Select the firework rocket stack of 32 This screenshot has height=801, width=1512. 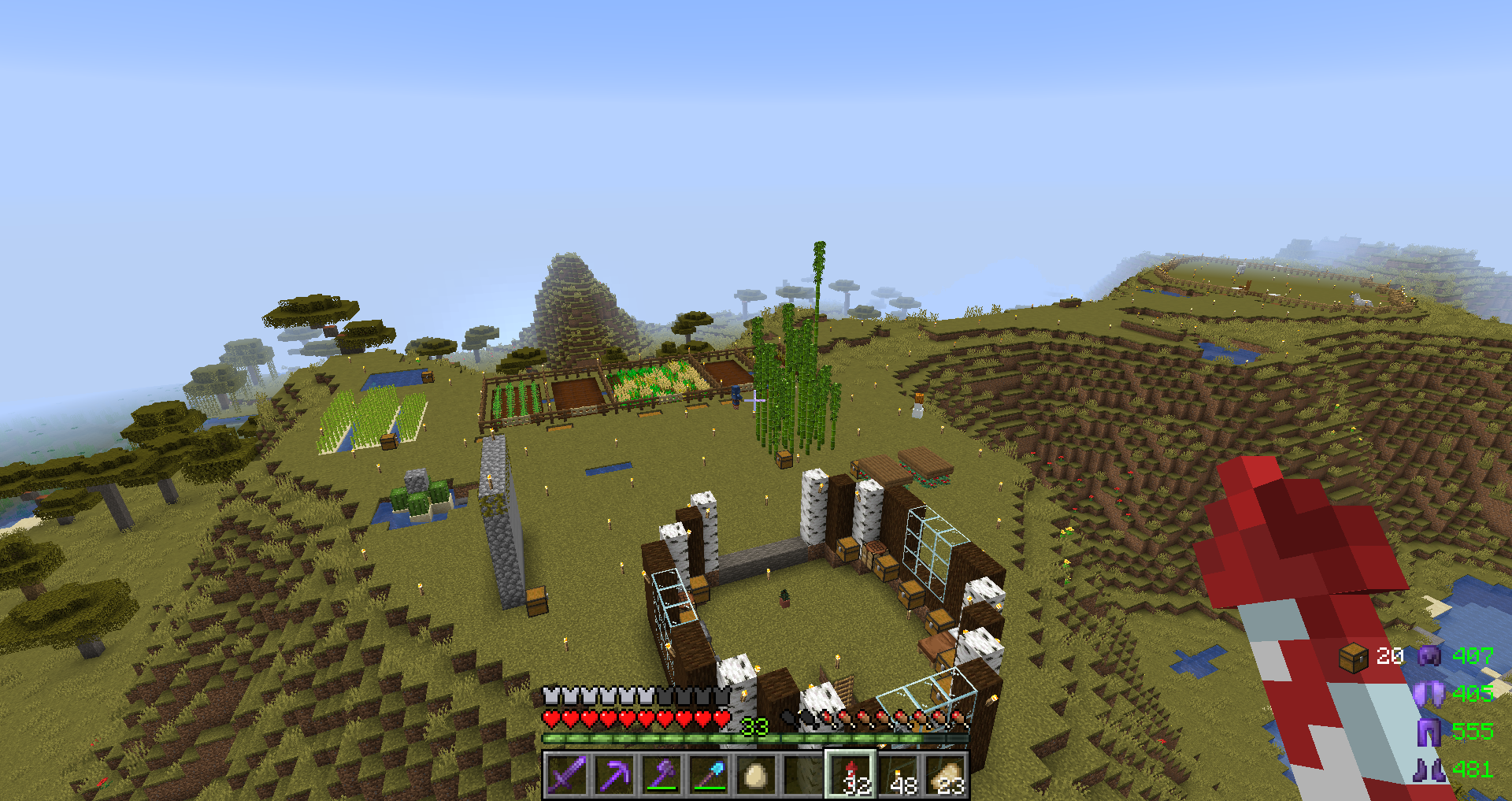[850, 775]
